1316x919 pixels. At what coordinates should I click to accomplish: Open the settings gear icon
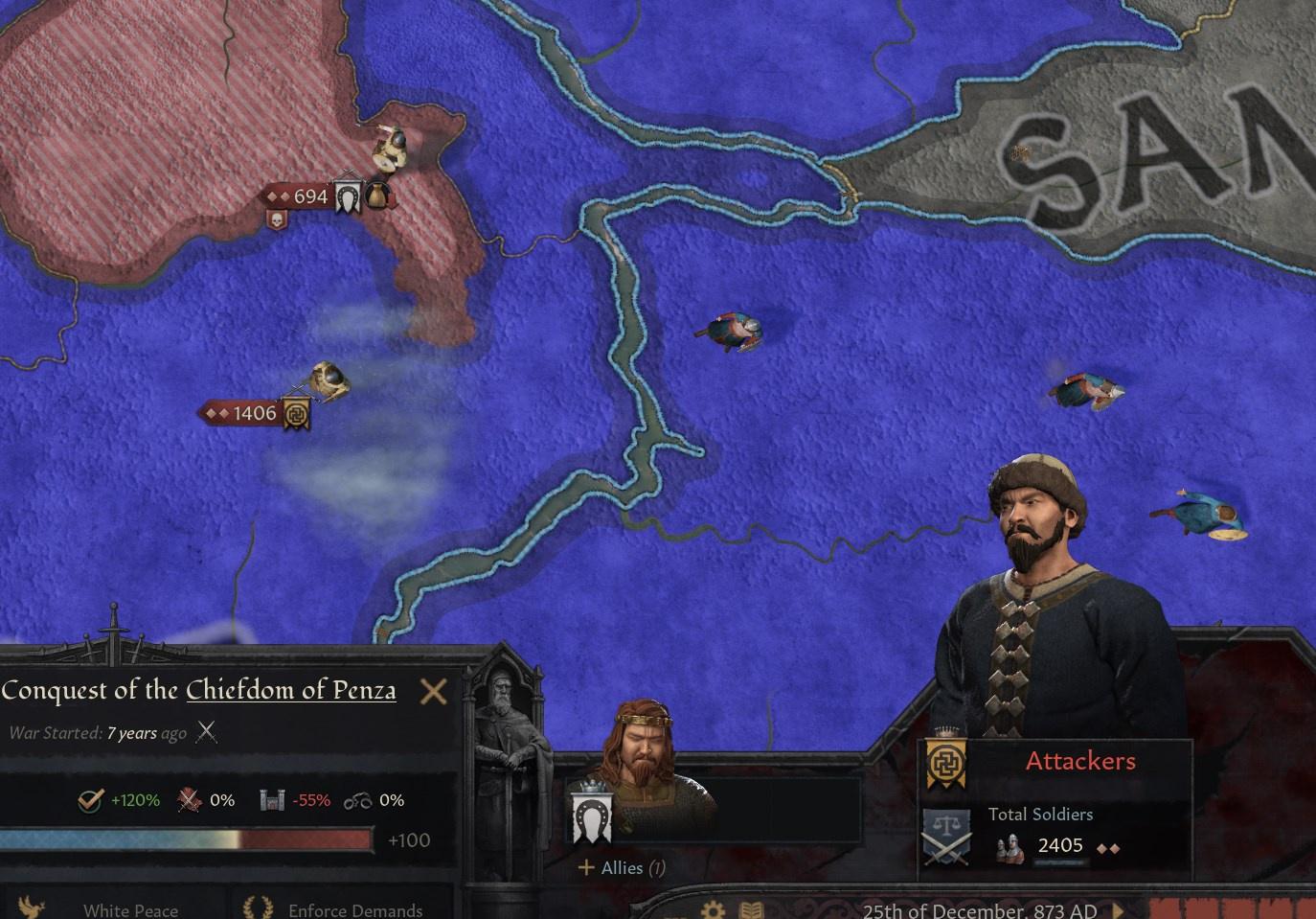coord(711,911)
